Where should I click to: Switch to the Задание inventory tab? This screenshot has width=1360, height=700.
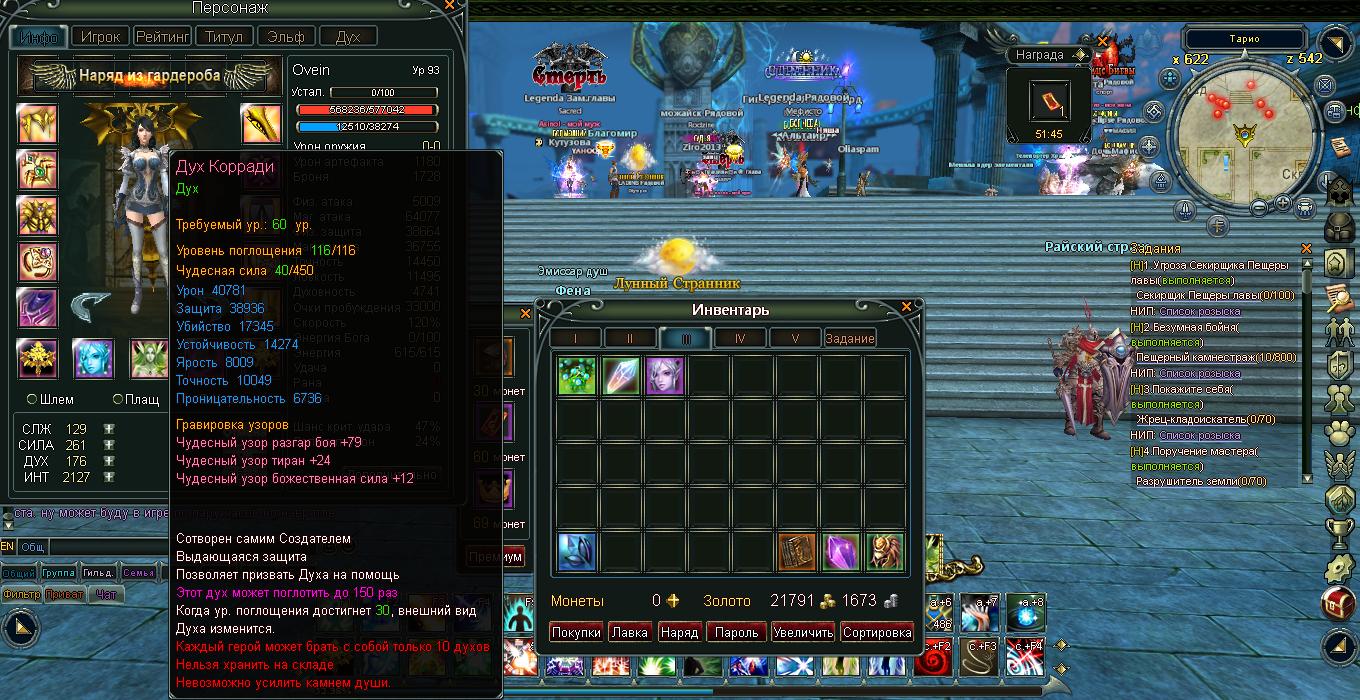coord(850,338)
